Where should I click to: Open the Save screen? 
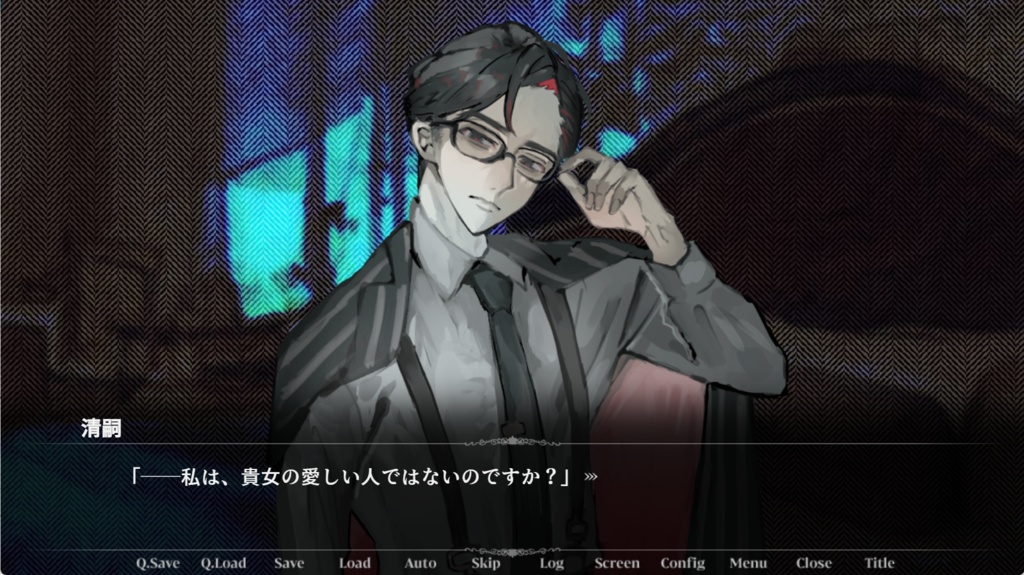(289, 563)
